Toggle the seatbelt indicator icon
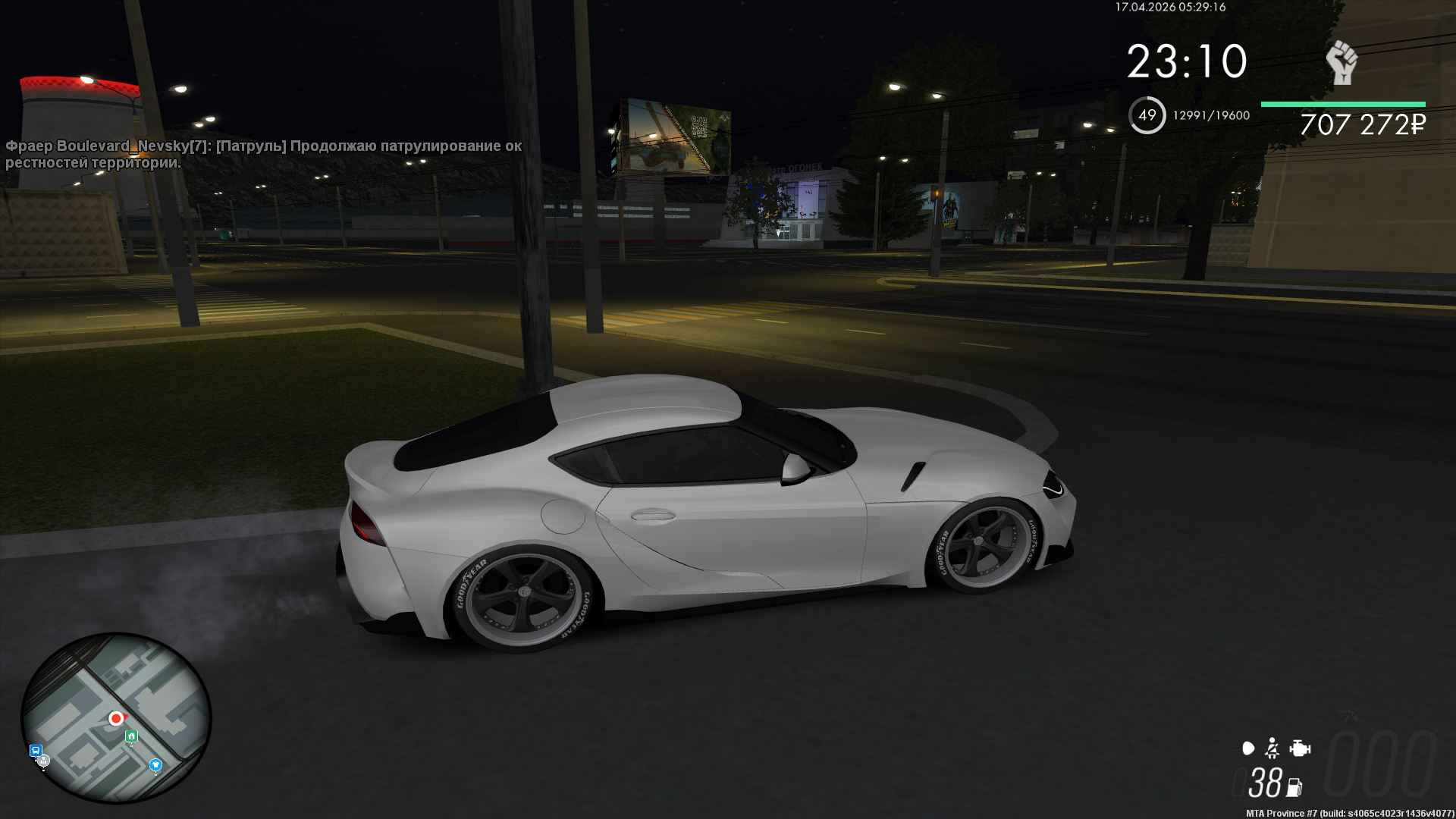 point(1272,749)
